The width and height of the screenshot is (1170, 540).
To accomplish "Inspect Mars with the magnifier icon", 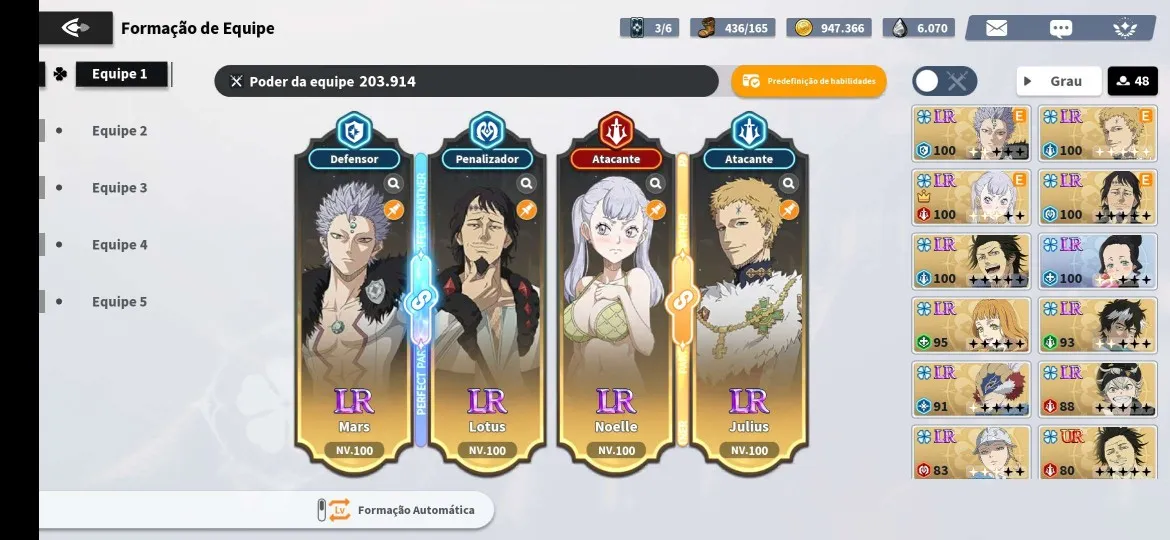I will pos(394,184).
